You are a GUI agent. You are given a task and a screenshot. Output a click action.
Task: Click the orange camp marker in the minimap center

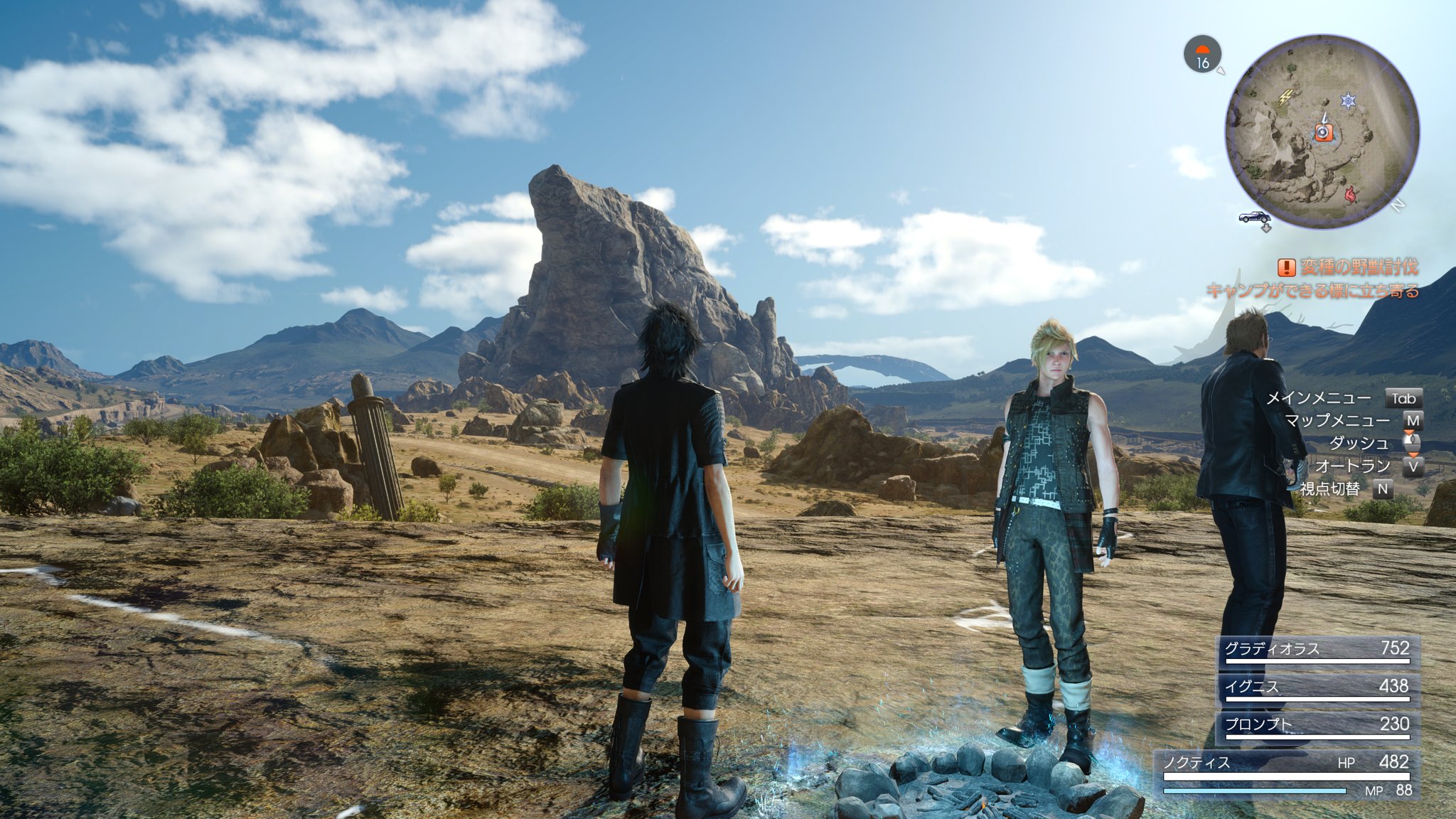coord(1322,133)
